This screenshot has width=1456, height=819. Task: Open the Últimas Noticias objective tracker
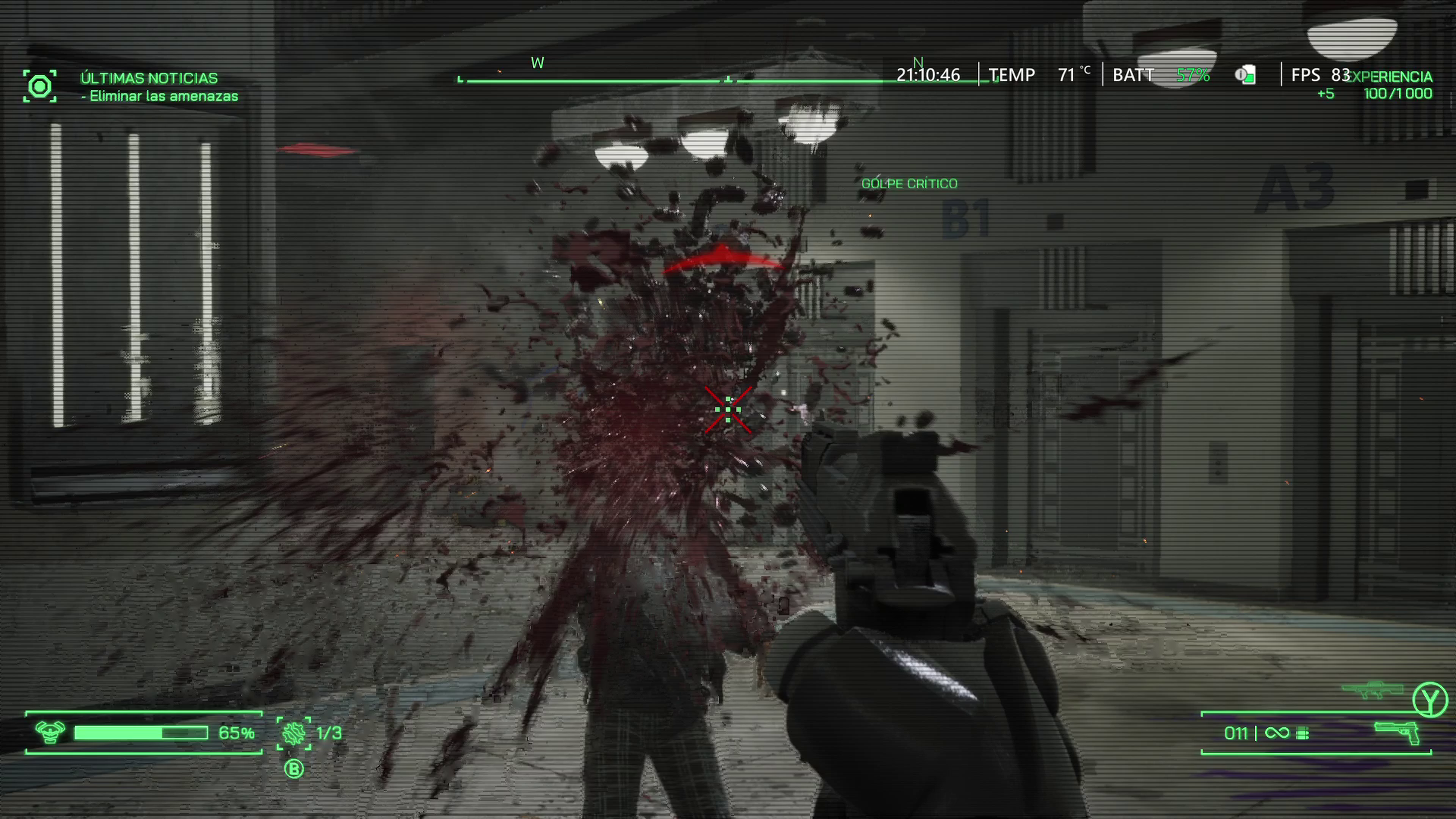coord(149,78)
